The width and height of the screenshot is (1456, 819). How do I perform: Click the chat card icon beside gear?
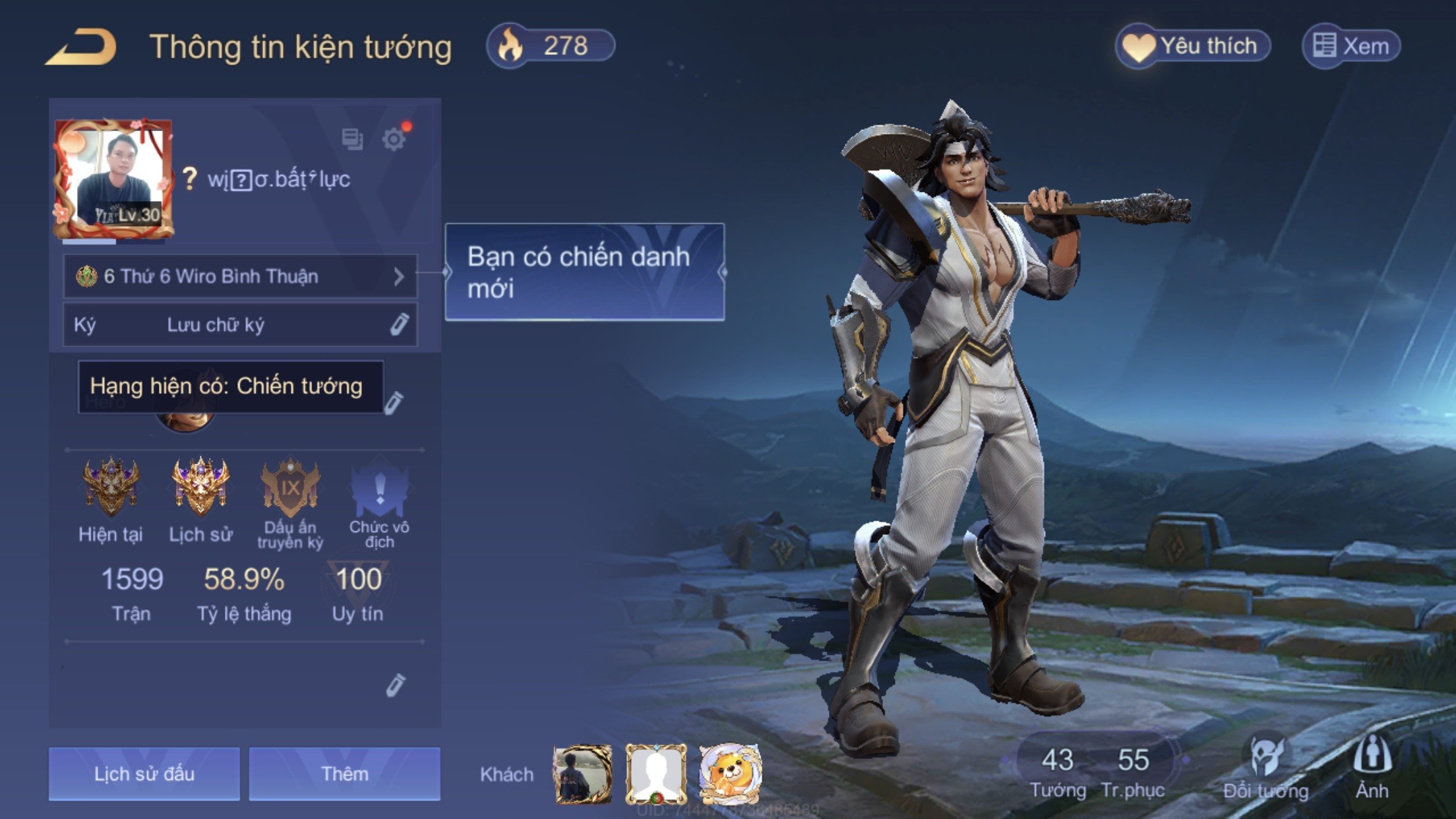click(x=352, y=138)
